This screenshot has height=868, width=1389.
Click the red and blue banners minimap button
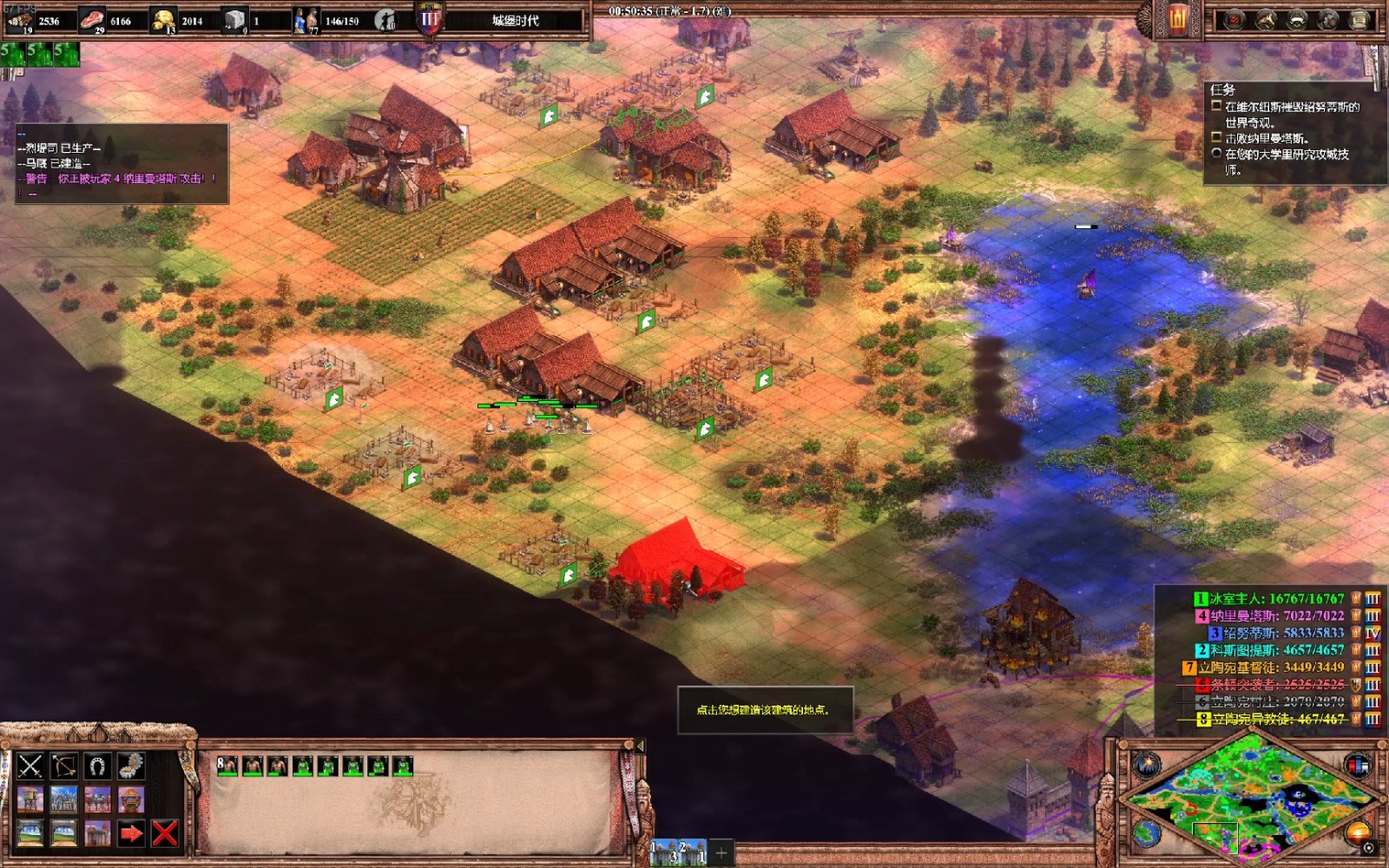tap(1357, 765)
